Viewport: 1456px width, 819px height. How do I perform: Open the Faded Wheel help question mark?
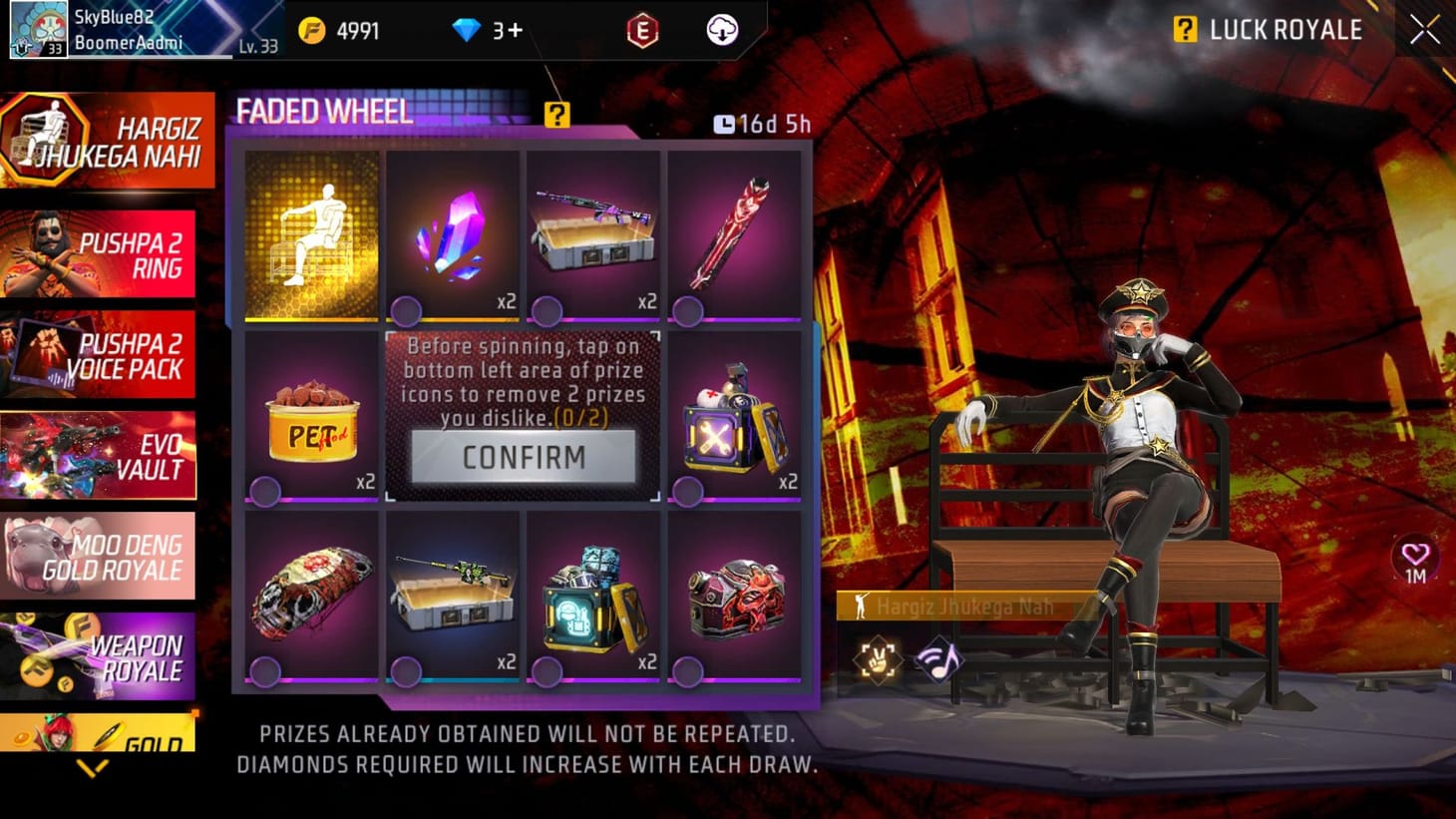[x=555, y=115]
